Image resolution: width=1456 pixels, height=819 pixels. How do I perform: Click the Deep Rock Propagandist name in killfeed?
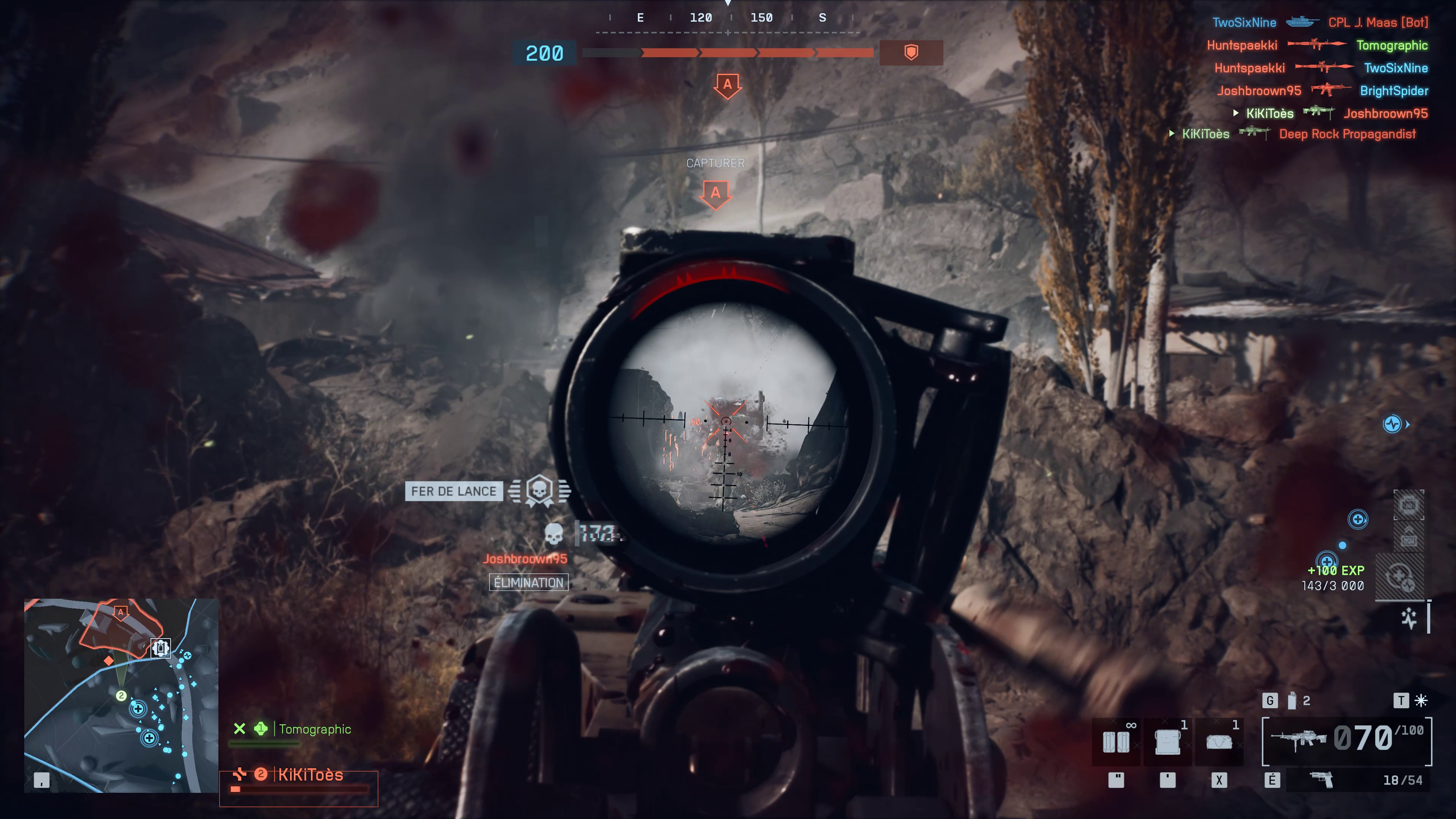tap(1347, 133)
